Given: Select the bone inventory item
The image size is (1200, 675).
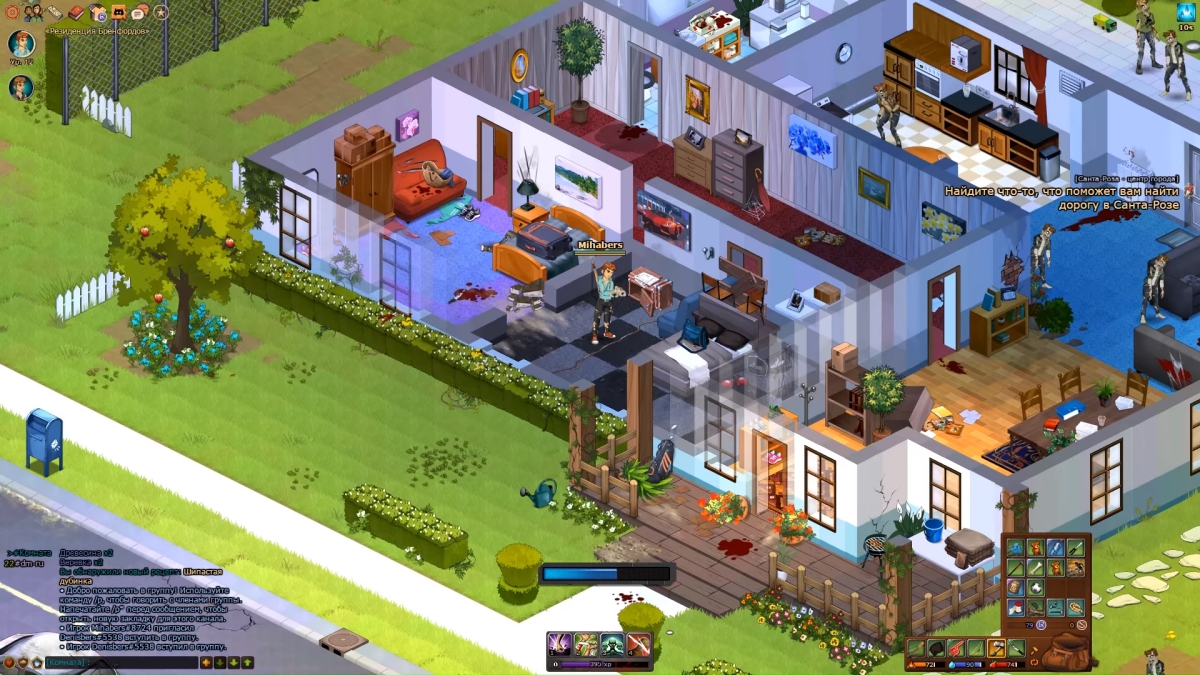Looking at the screenshot, I should click(1036, 568).
